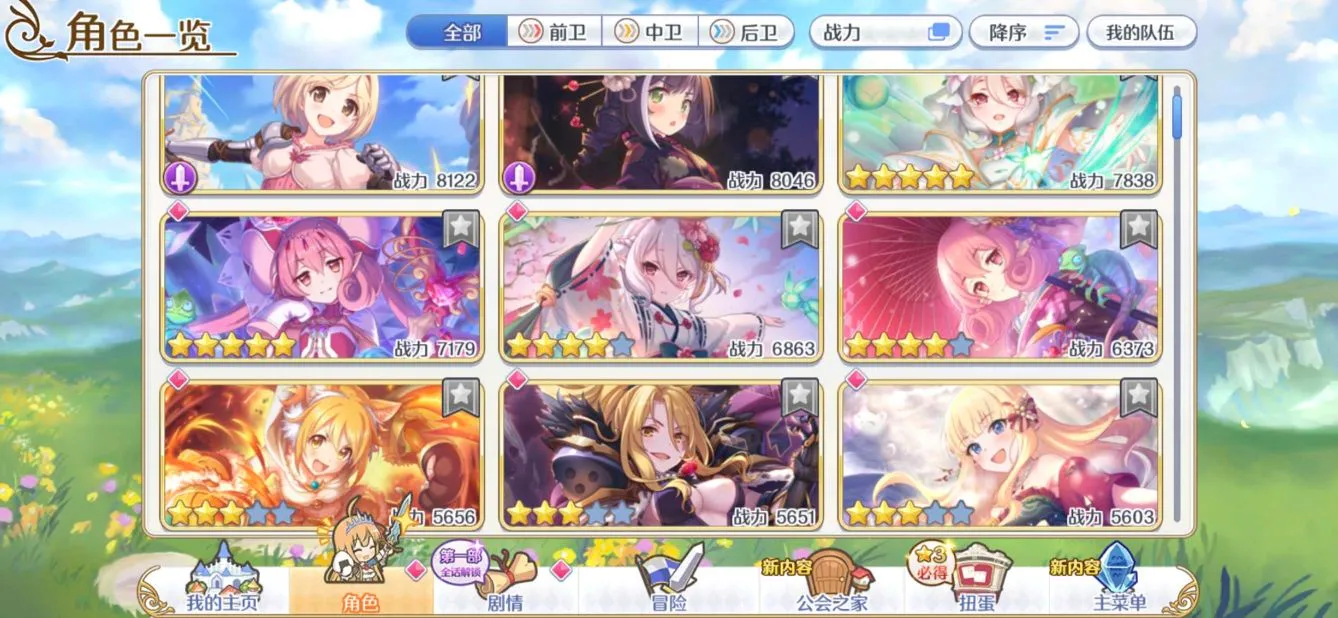This screenshot has width=1338, height=618.
Task: Switch to the 前卫 filter tab
Action: pos(555,32)
